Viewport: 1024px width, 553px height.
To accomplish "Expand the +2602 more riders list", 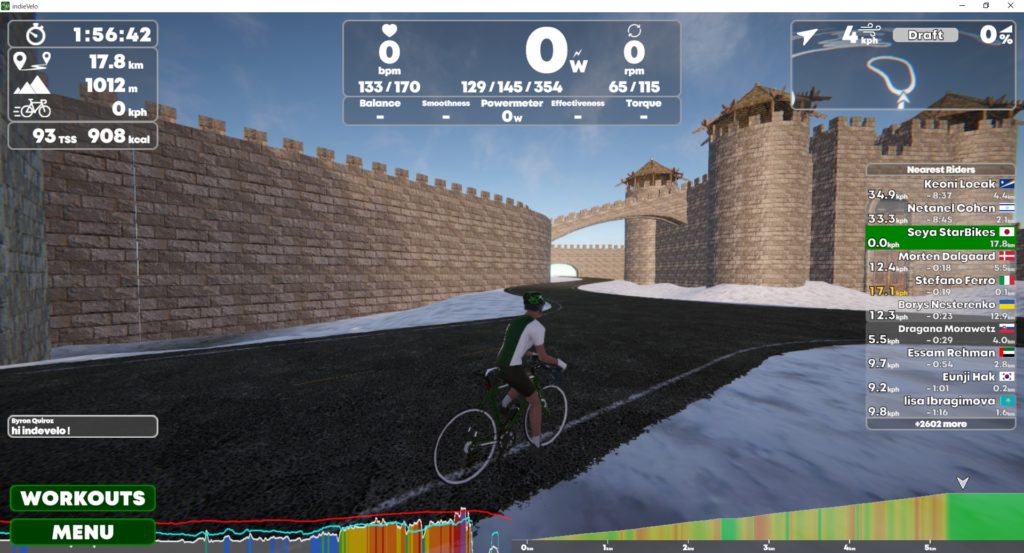I will coord(940,424).
